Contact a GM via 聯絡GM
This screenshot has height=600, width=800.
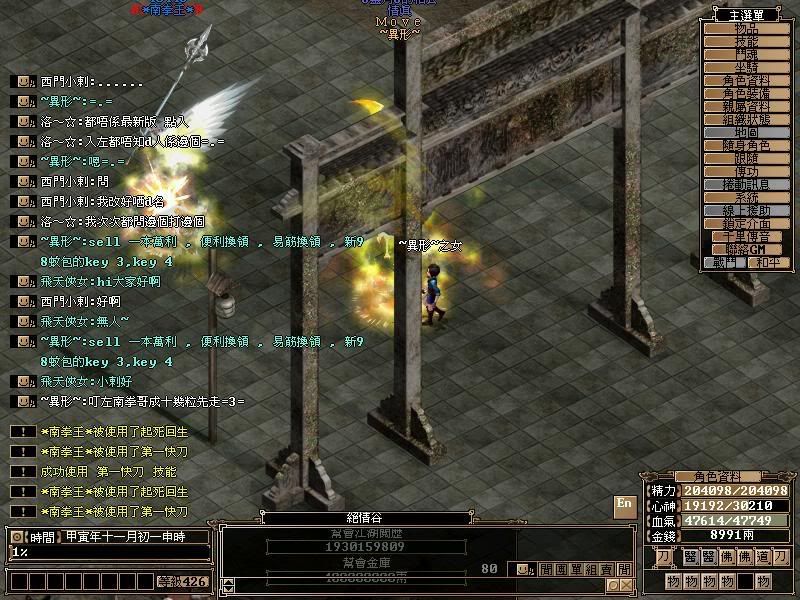click(x=747, y=248)
